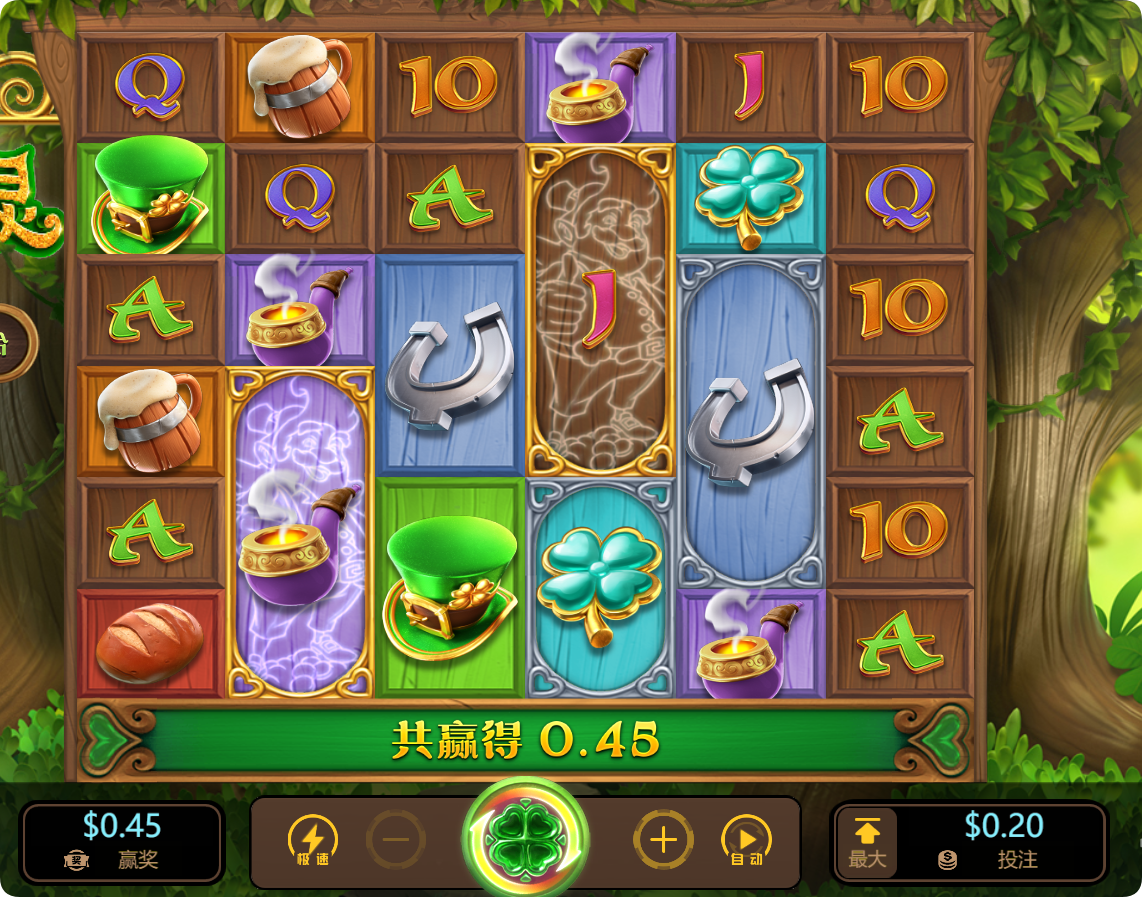
Task: Activate turbo speed with the lightning icon
Action: tap(312, 840)
